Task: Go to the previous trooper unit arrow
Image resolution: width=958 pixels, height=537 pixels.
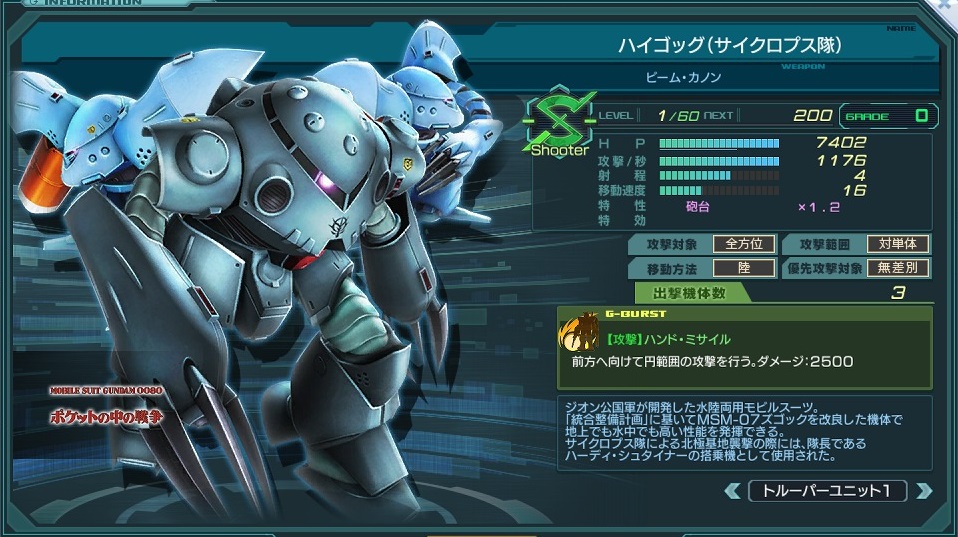Action: coord(733,491)
